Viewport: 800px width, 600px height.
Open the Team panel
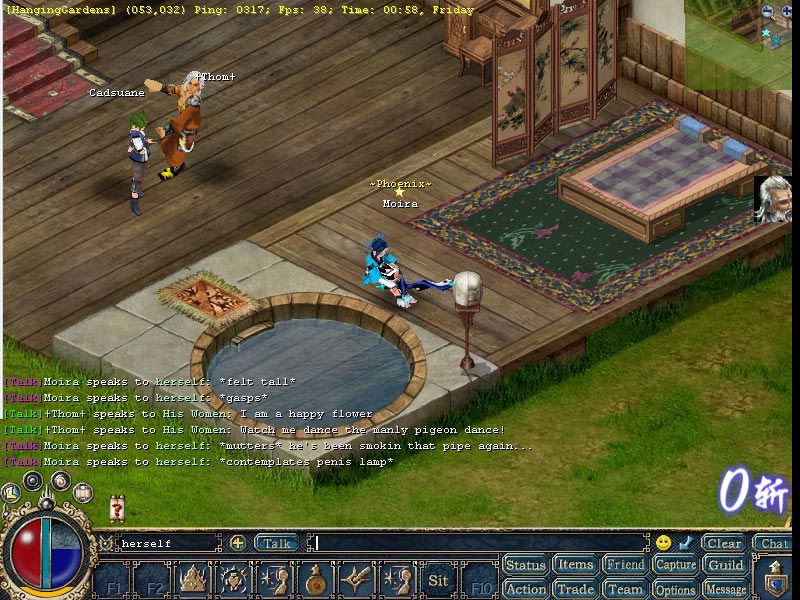click(x=625, y=589)
